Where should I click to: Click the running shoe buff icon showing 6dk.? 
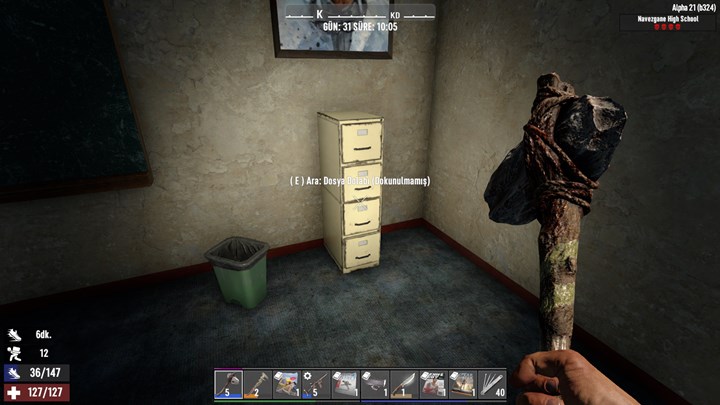13,335
